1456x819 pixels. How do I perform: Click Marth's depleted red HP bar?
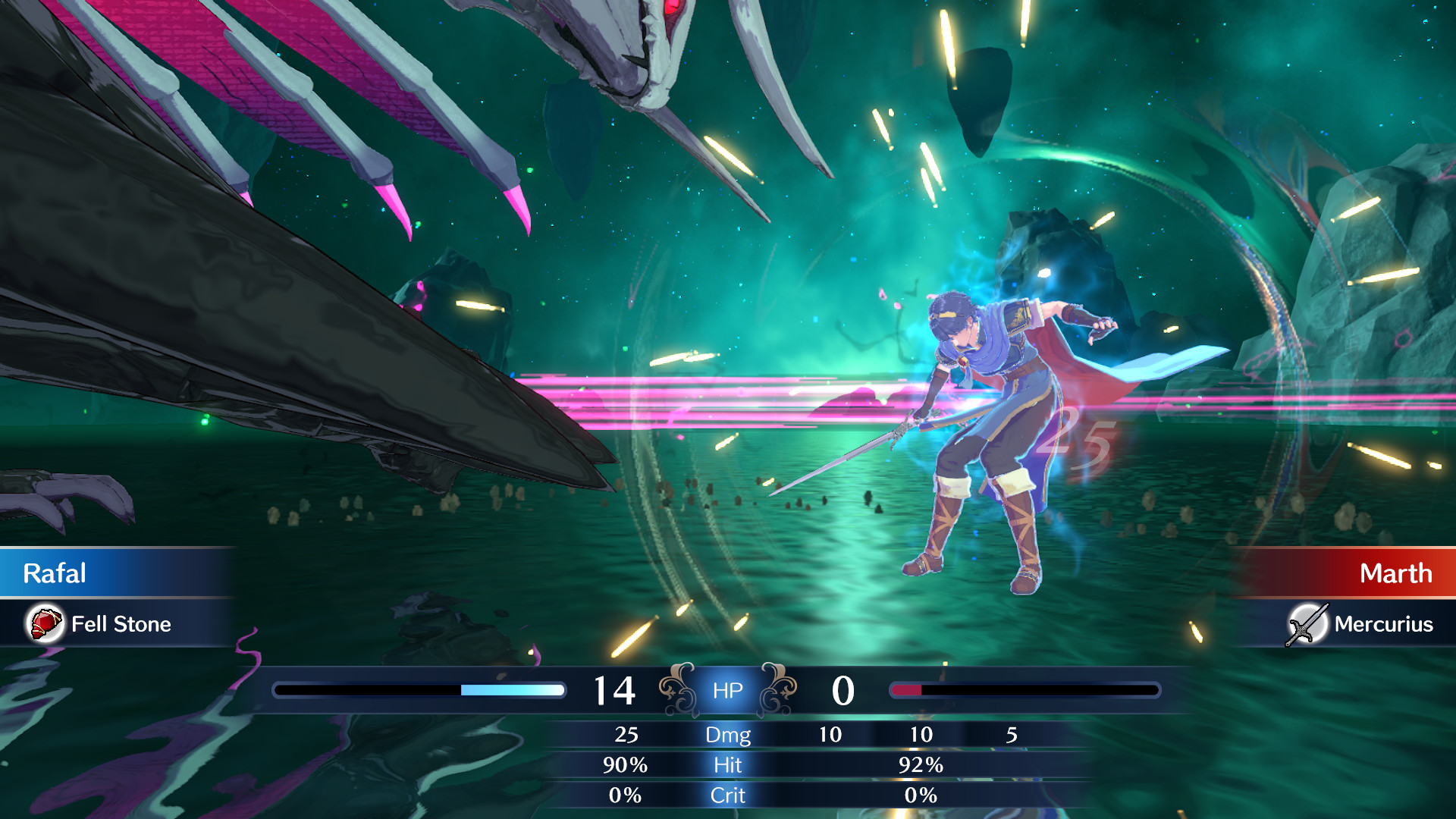(x=906, y=691)
